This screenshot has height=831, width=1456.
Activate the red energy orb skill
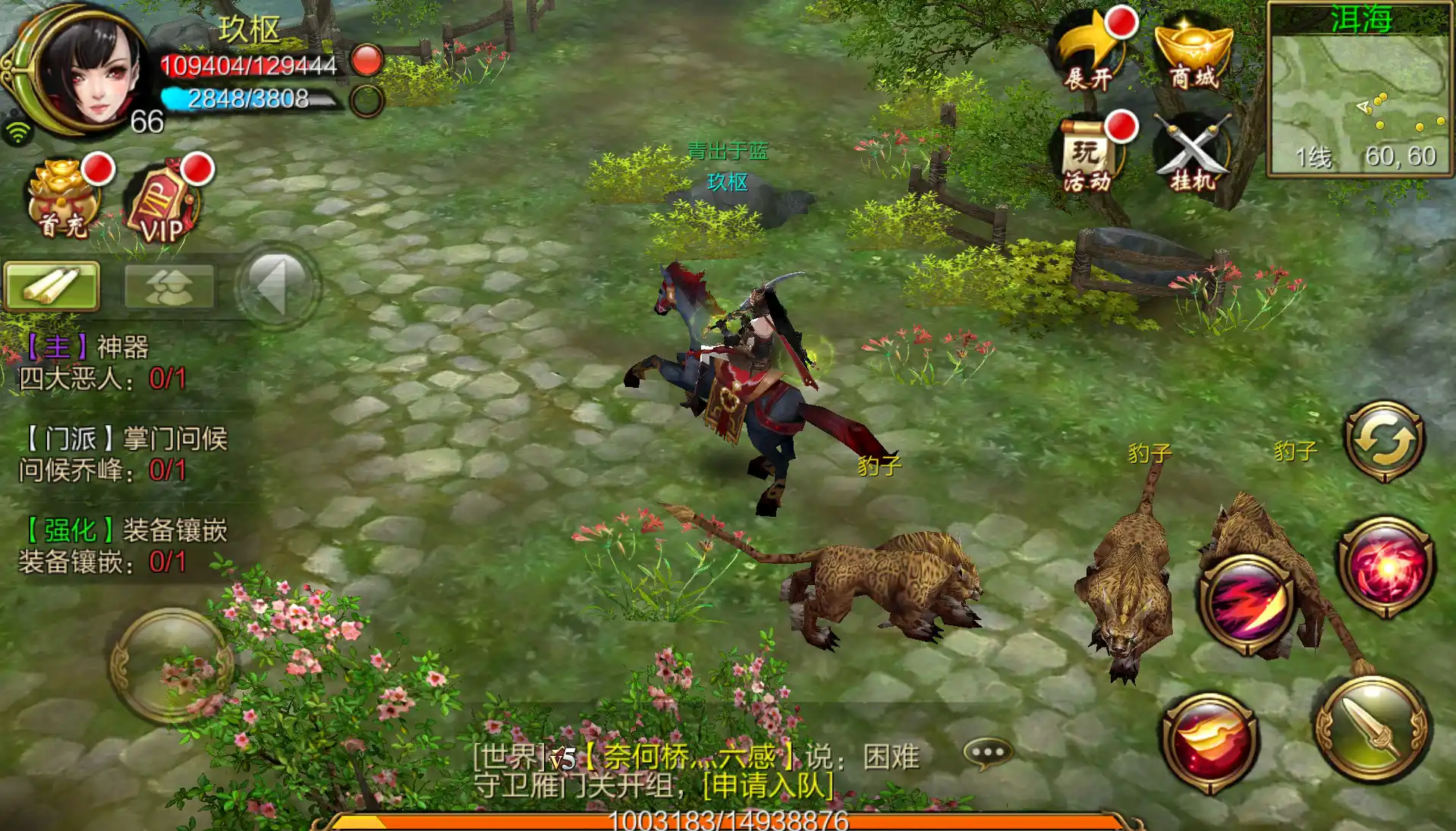[1385, 566]
